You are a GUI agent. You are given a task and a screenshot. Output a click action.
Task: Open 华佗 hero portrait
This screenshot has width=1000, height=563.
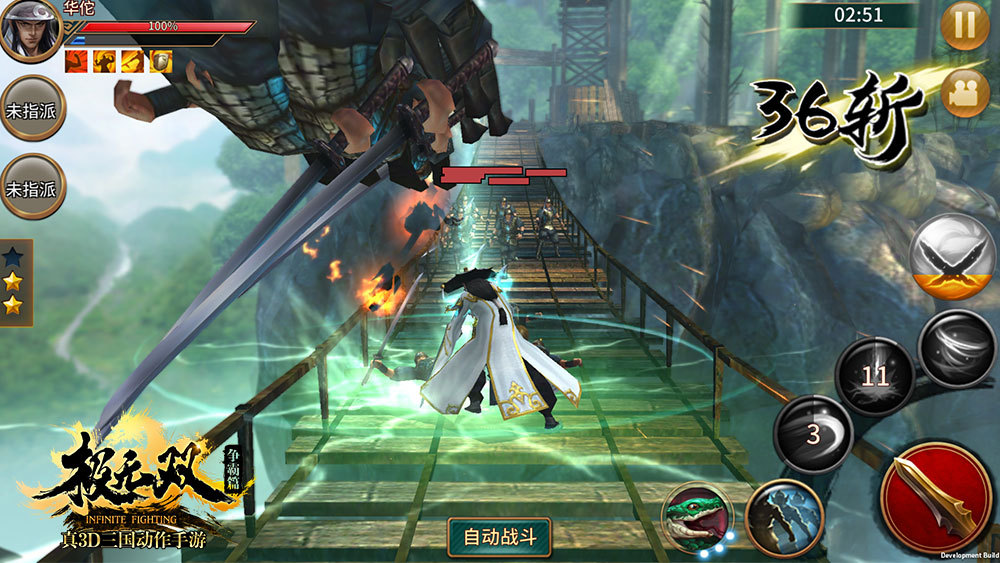tap(31, 31)
